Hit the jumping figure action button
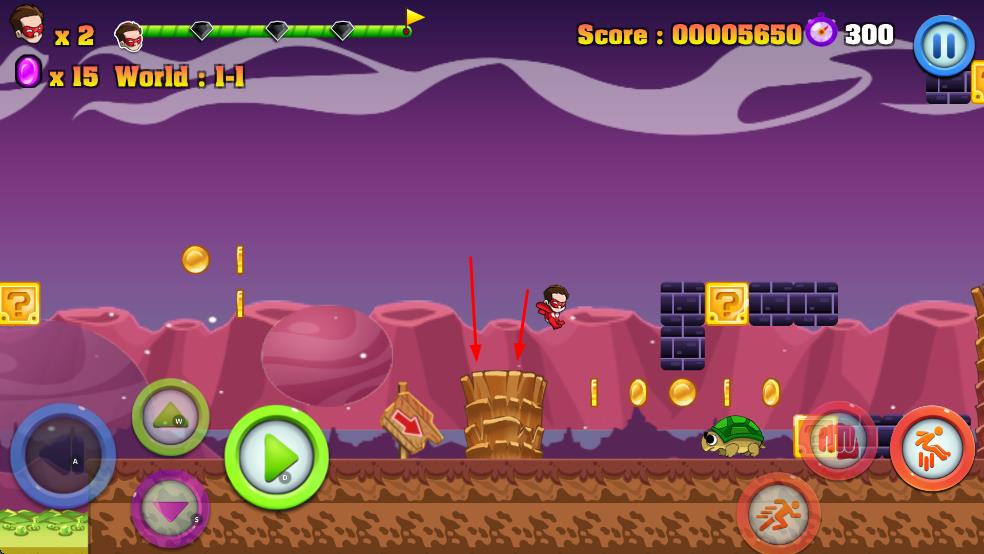This screenshot has width=984, height=554. (932, 448)
